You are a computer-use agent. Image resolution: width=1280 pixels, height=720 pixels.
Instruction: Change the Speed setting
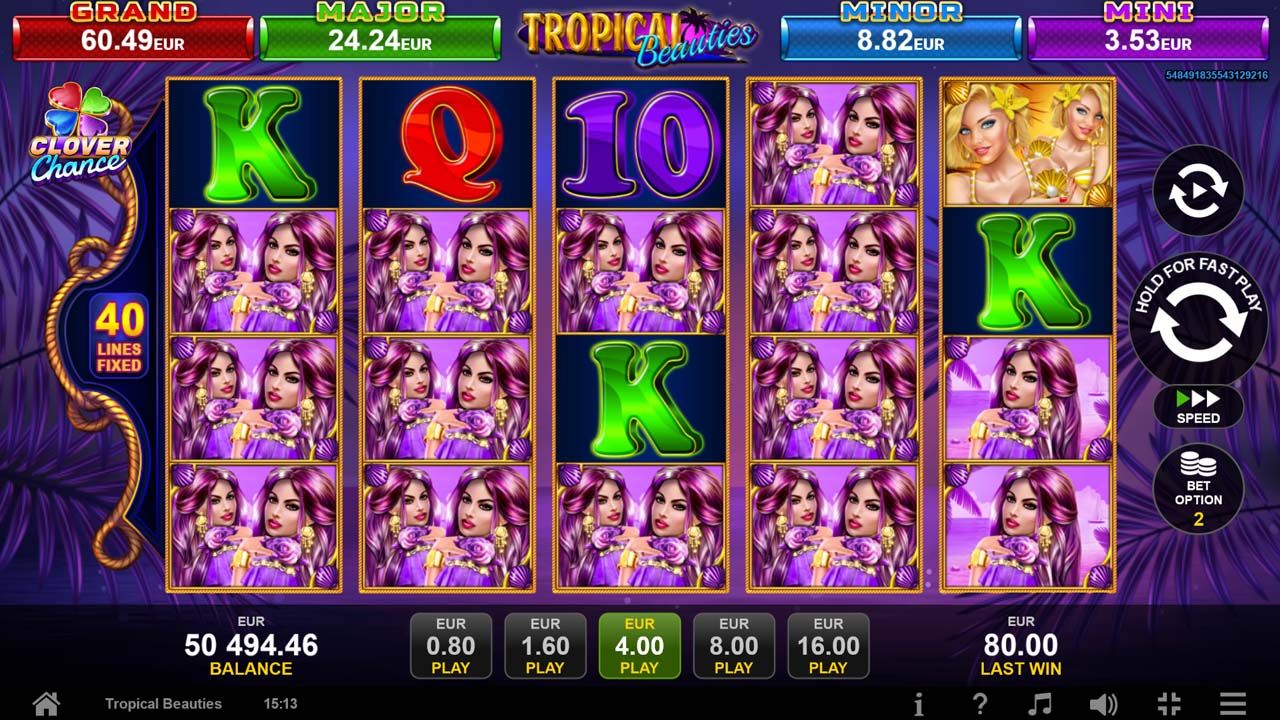pyautogui.click(x=1198, y=407)
